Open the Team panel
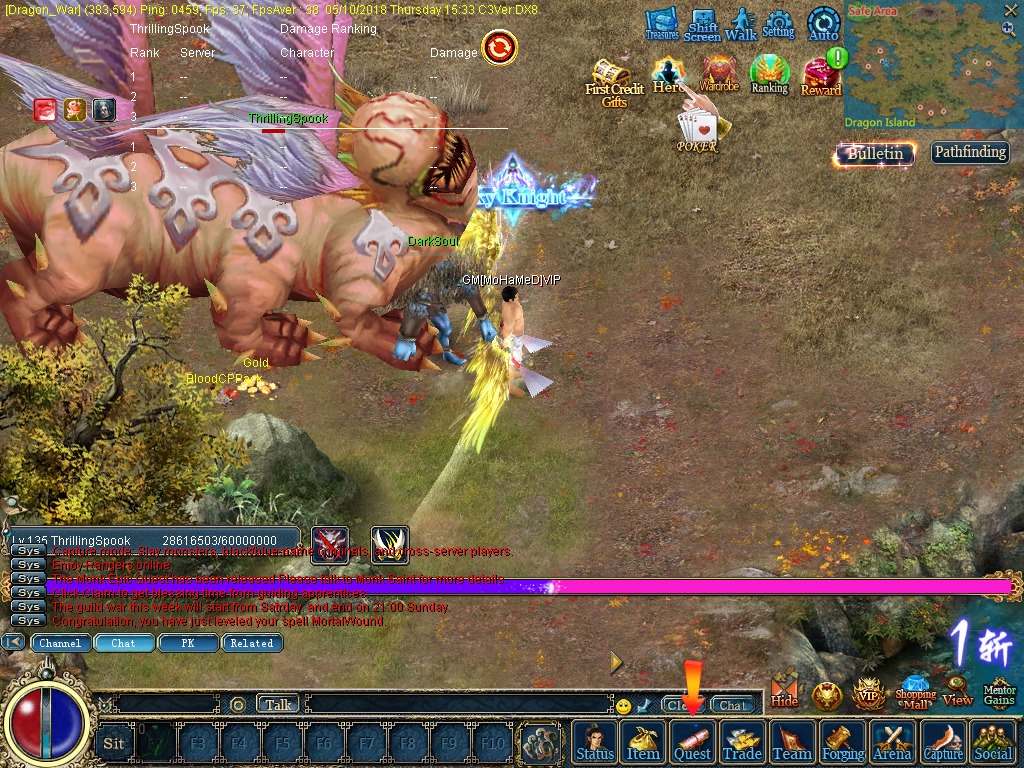 click(x=792, y=742)
